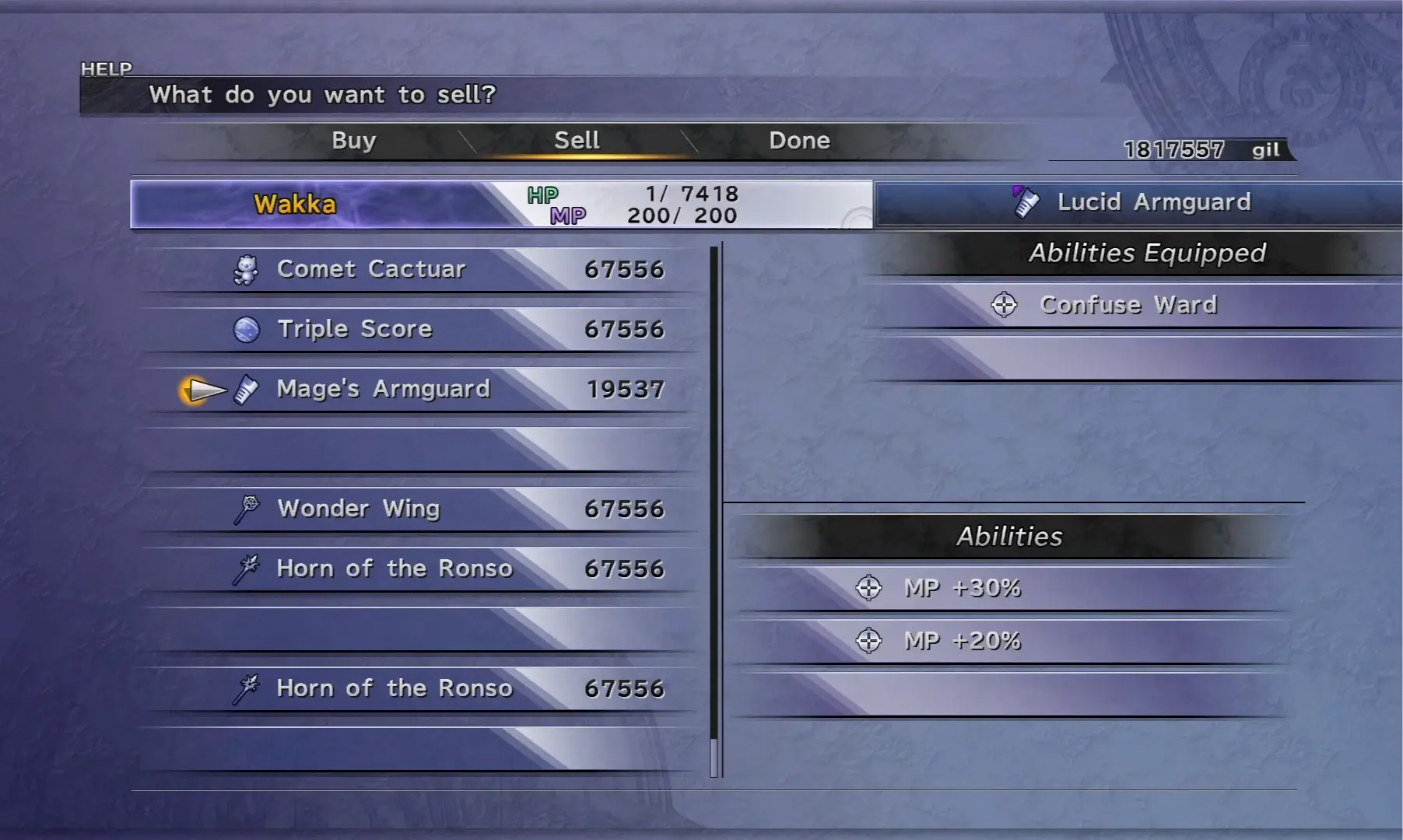Click the crosshair icon next to MP +20%
The height and width of the screenshot is (840, 1403).
tap(870, 641)
